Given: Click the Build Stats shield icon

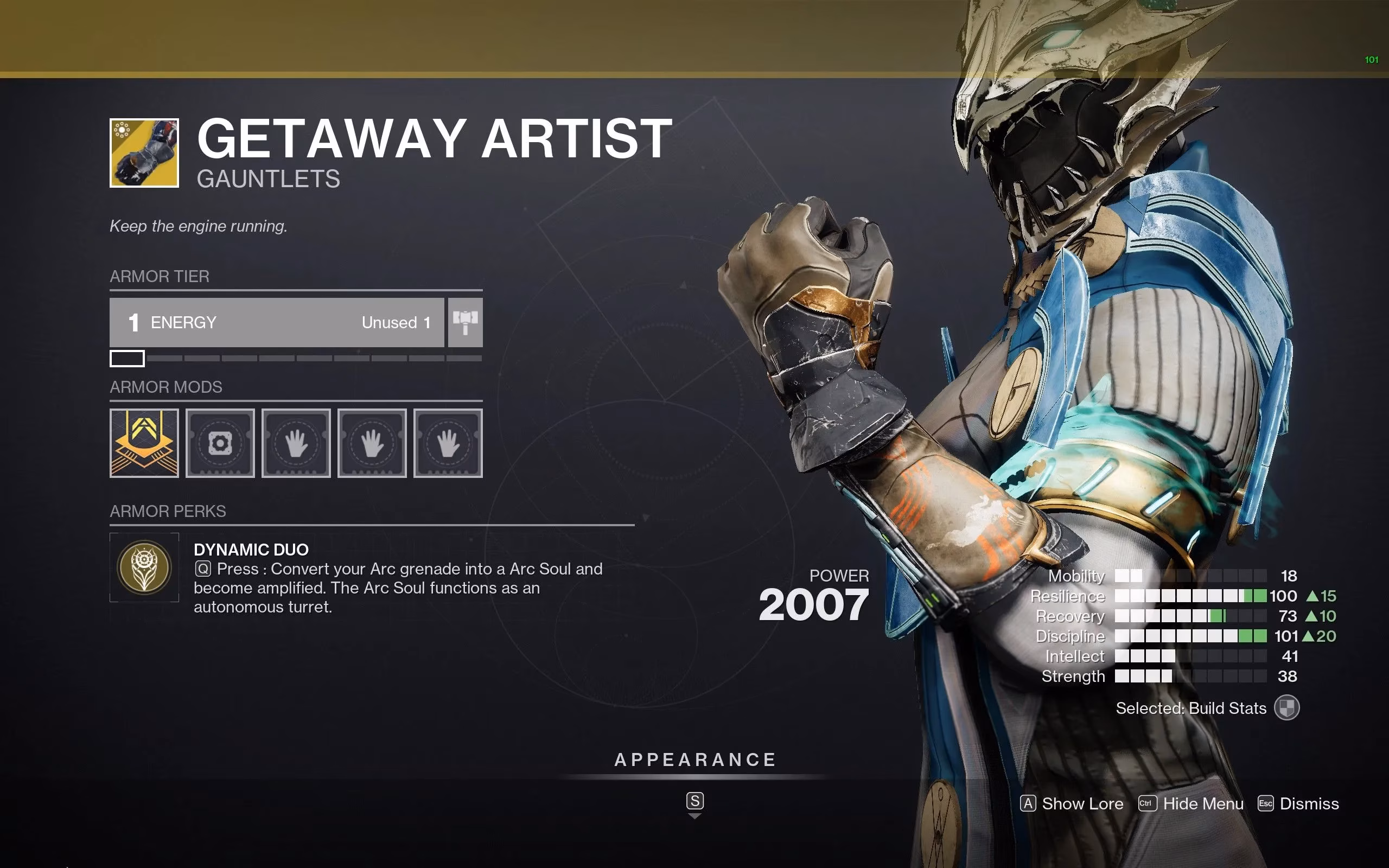Looking at the screenshot, I should (1288, 708).
